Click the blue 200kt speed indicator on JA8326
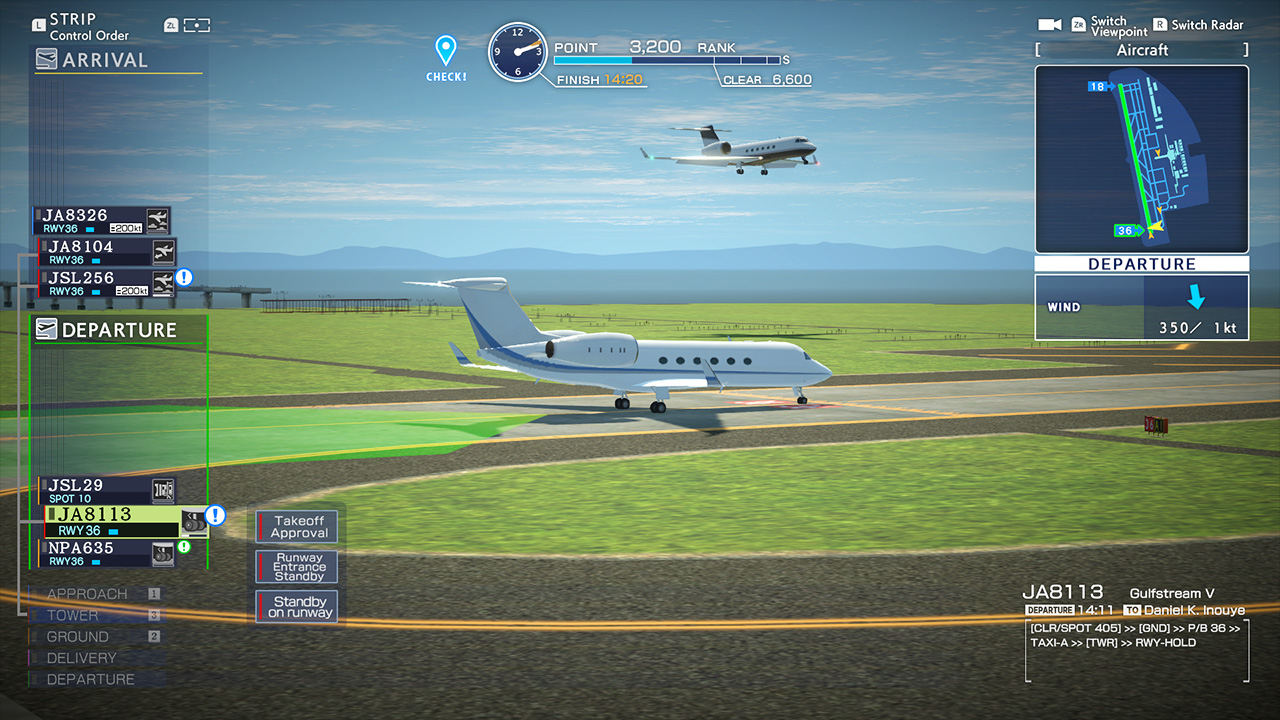Viewport: 1280px width, 720px height. point(128,228)
